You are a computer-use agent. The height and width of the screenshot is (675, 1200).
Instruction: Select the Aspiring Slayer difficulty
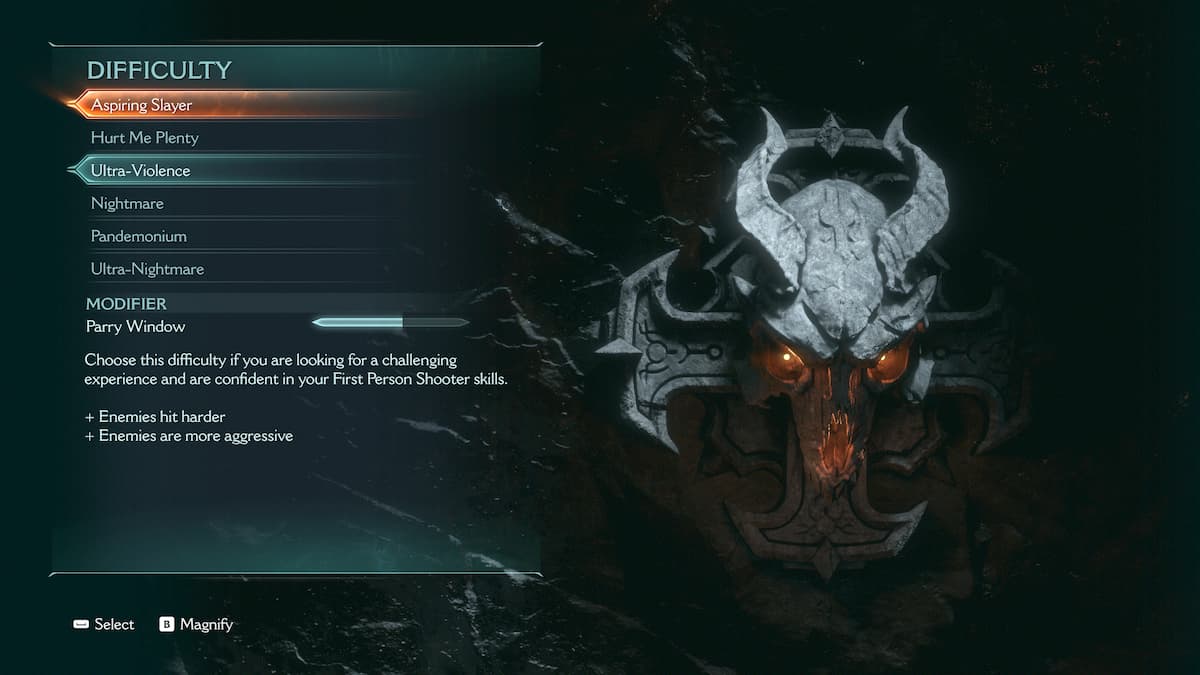pos(142,105)
